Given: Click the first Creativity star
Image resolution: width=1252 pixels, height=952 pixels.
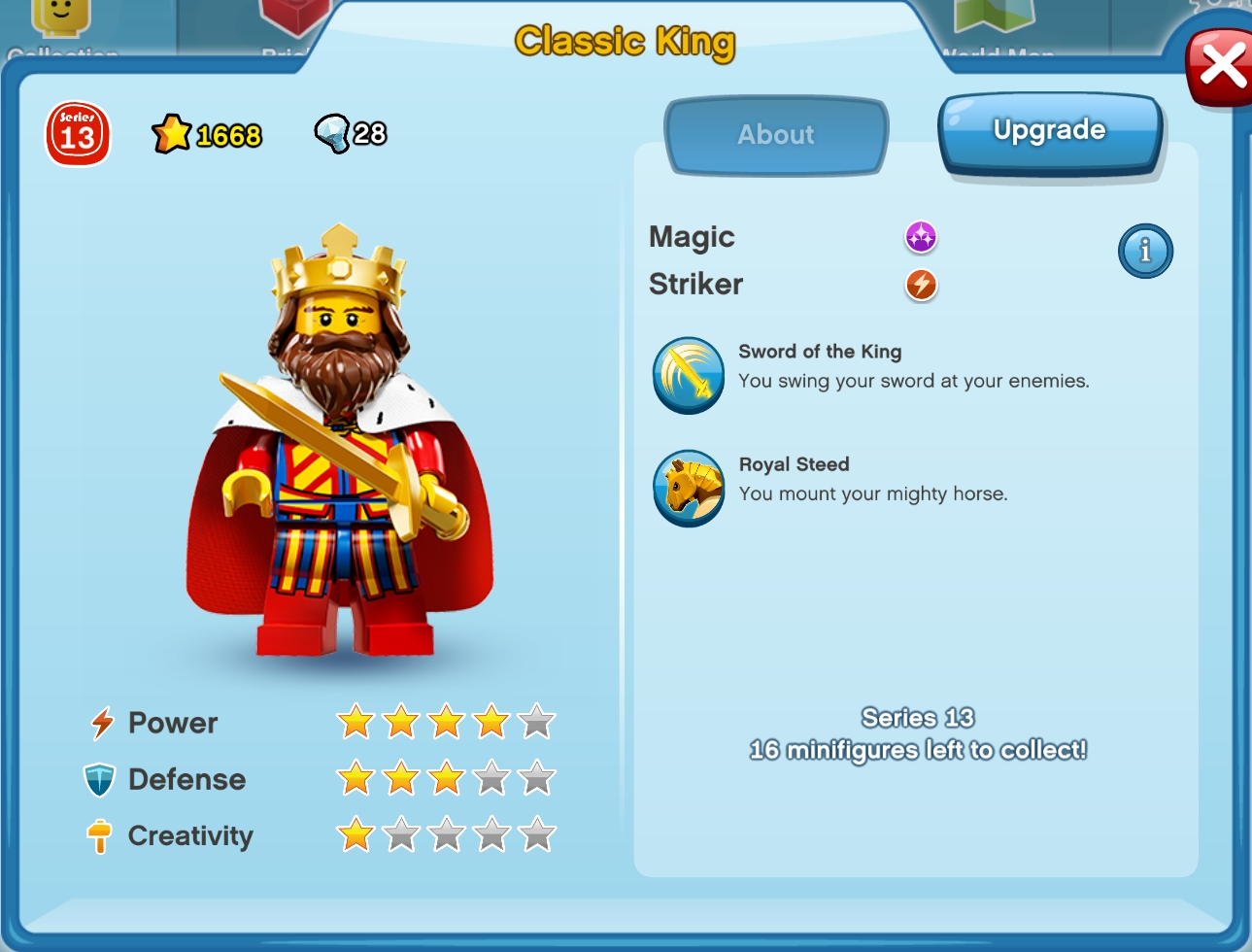Looking at the screenshot, I should click(x=354, y=834).
